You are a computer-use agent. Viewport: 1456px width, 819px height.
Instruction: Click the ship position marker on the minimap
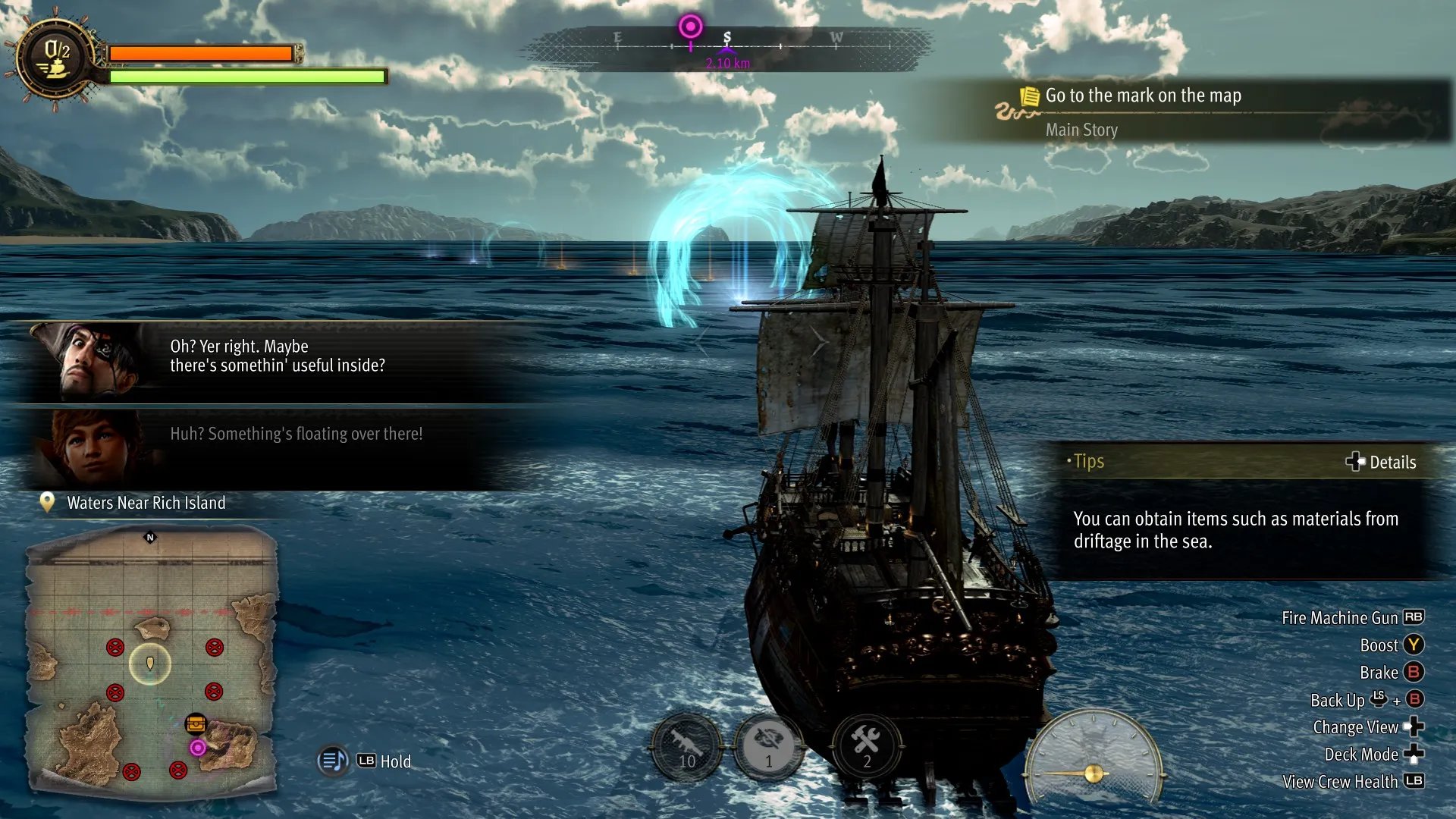(x=150, y=664)
